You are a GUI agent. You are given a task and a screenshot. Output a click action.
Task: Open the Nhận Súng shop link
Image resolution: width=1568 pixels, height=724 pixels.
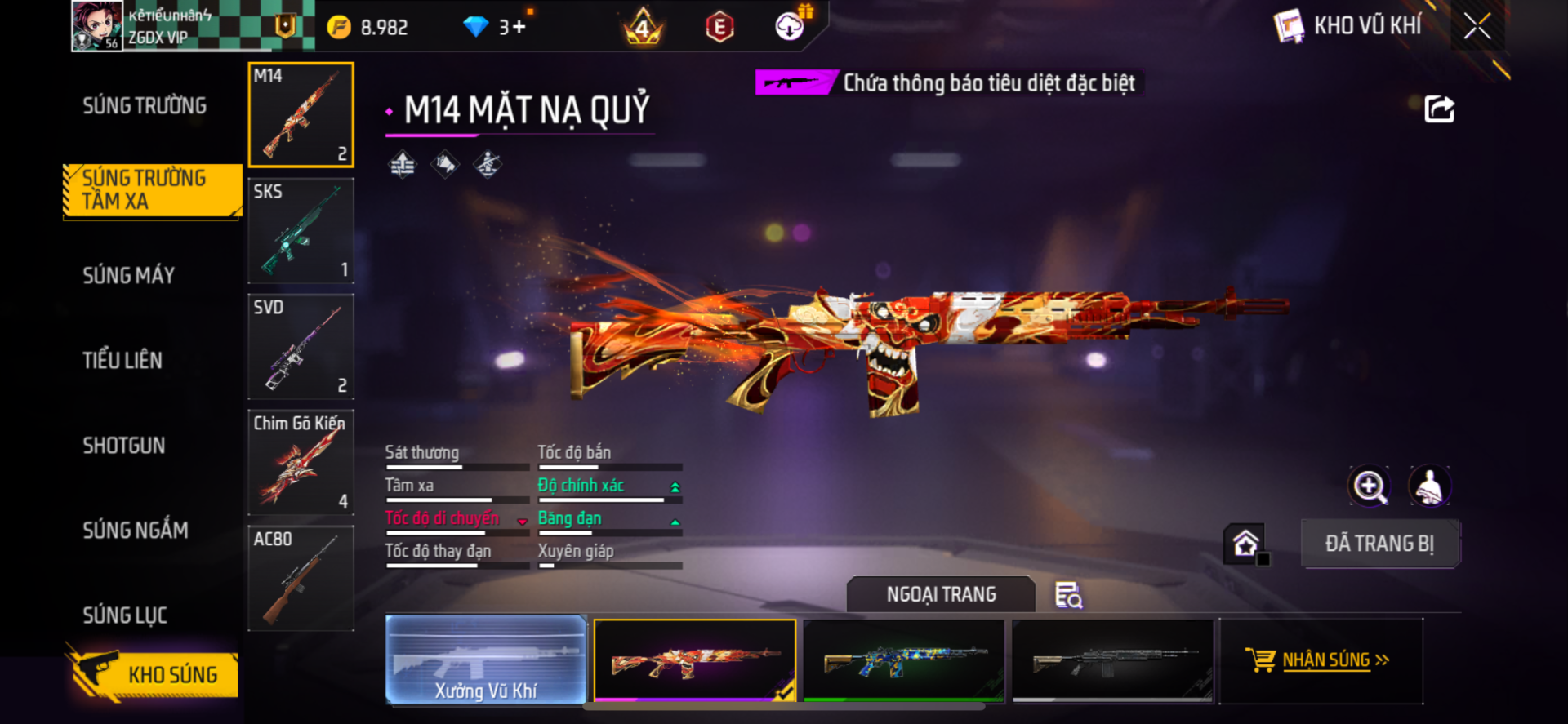click(x=1323, y=660)
